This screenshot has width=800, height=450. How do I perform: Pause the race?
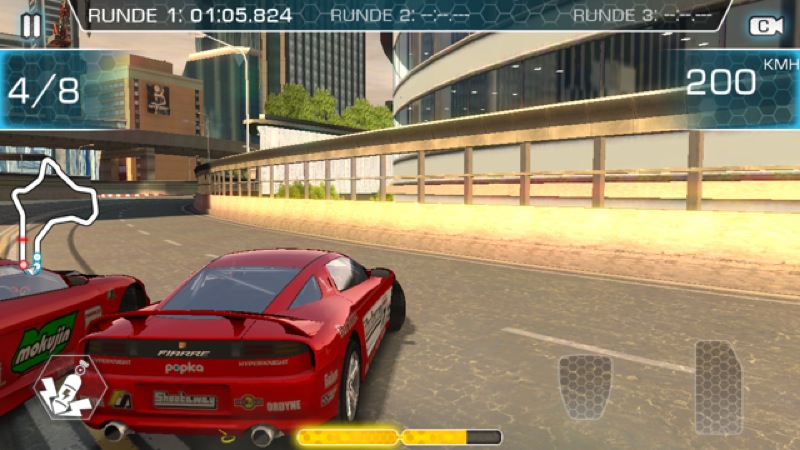pyautogui.click(x=31, y=25)
